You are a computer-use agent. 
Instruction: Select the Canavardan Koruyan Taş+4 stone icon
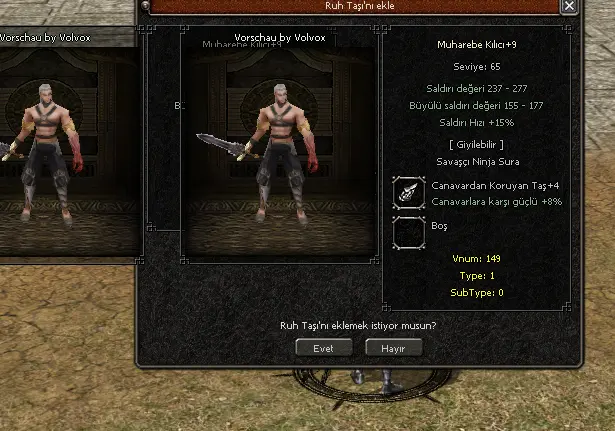click(410, 193)
